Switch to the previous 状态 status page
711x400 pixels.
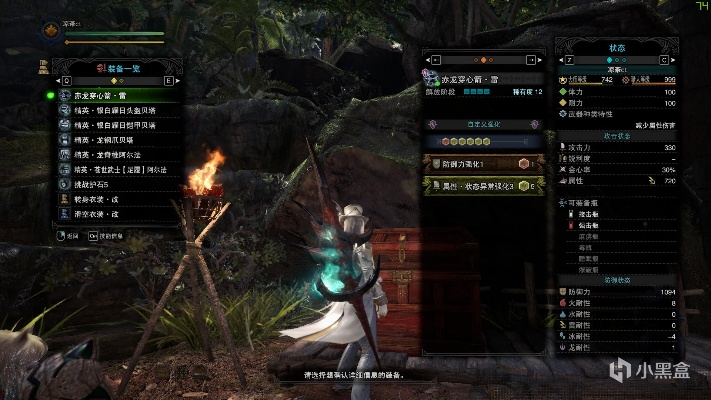[x=567, y=59]
